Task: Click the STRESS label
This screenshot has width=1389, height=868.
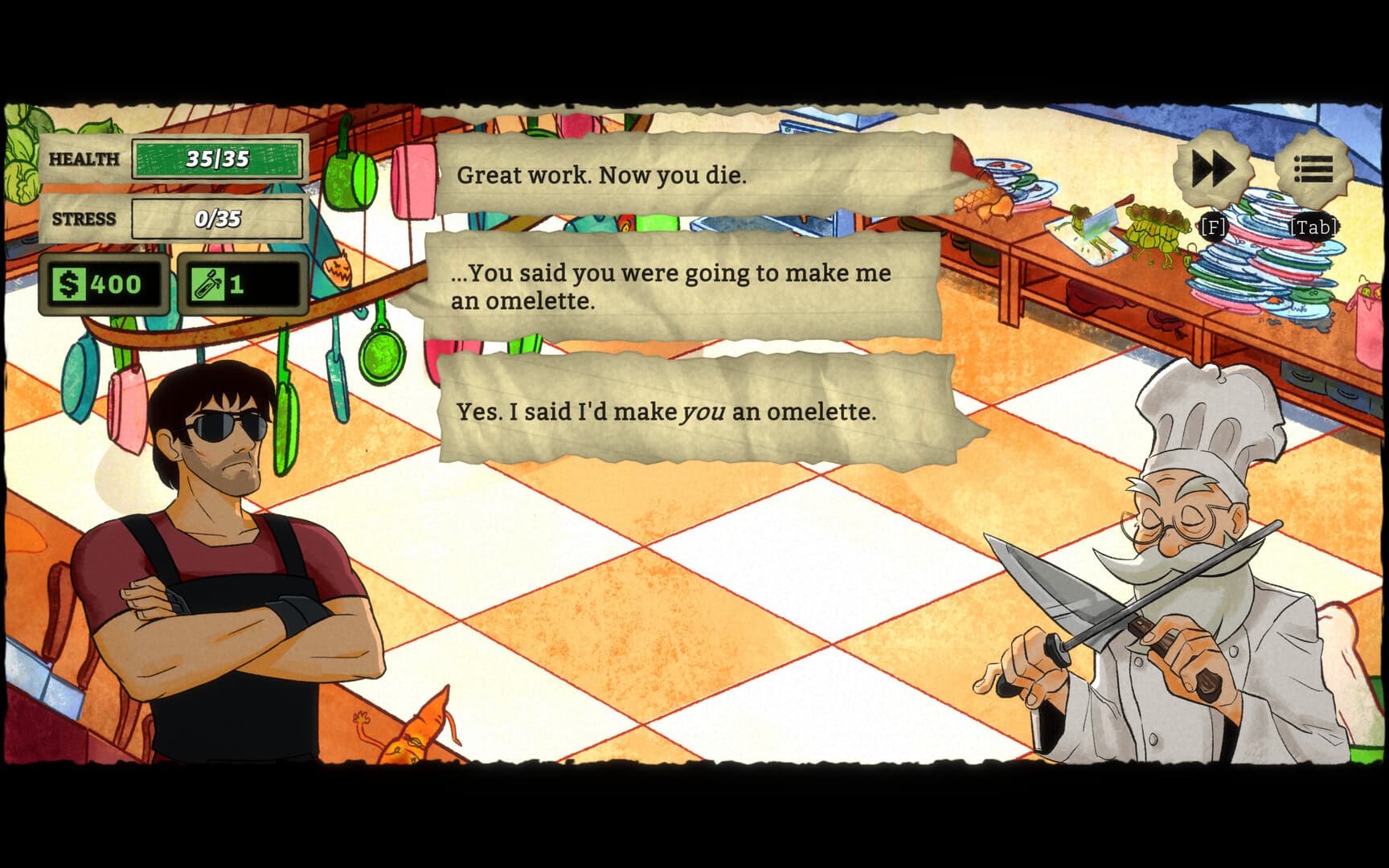Action: [x=83, y=218]
